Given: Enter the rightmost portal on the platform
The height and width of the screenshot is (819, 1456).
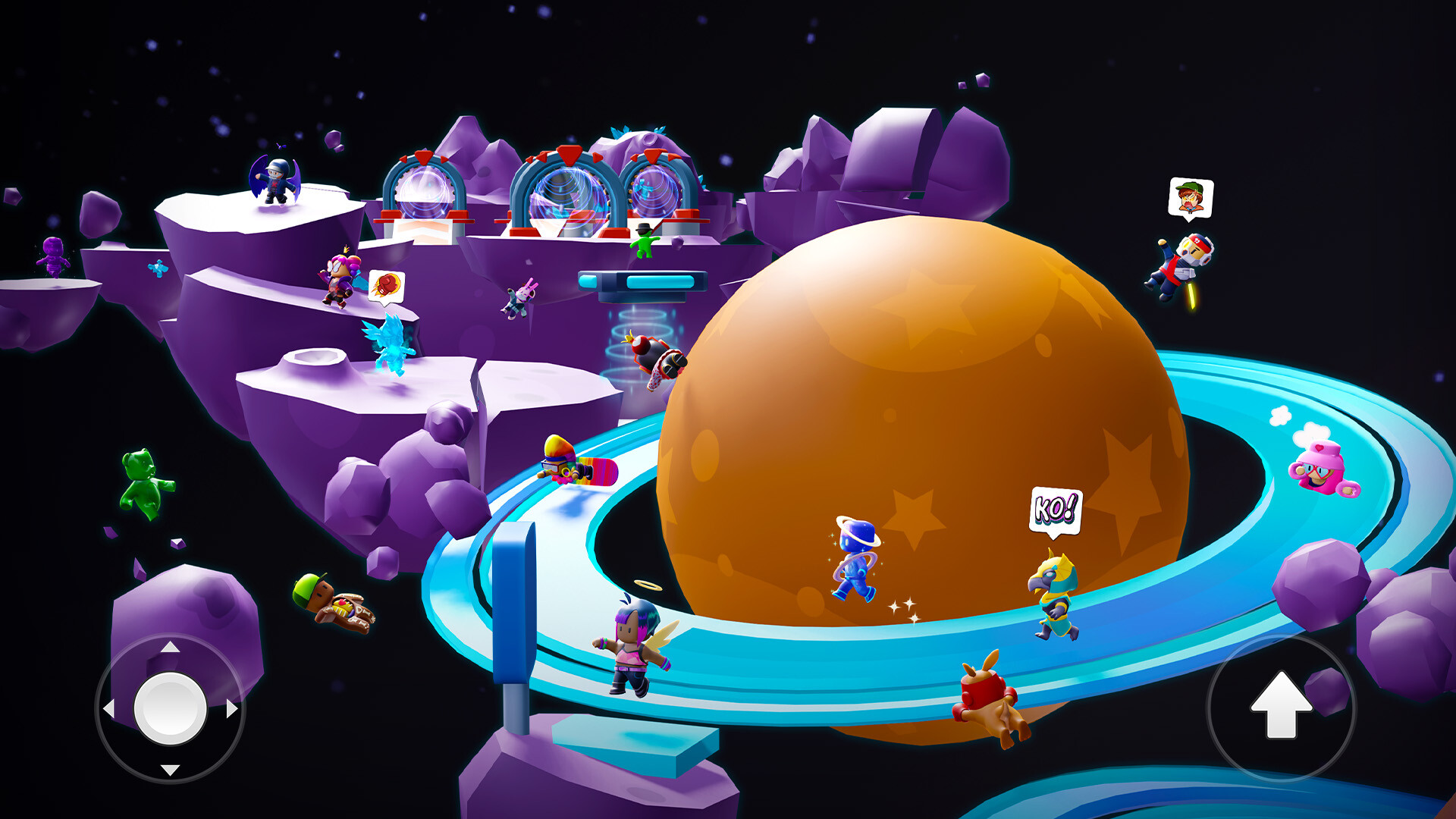Looking at the screenshot, I should [x=654, y=190].
